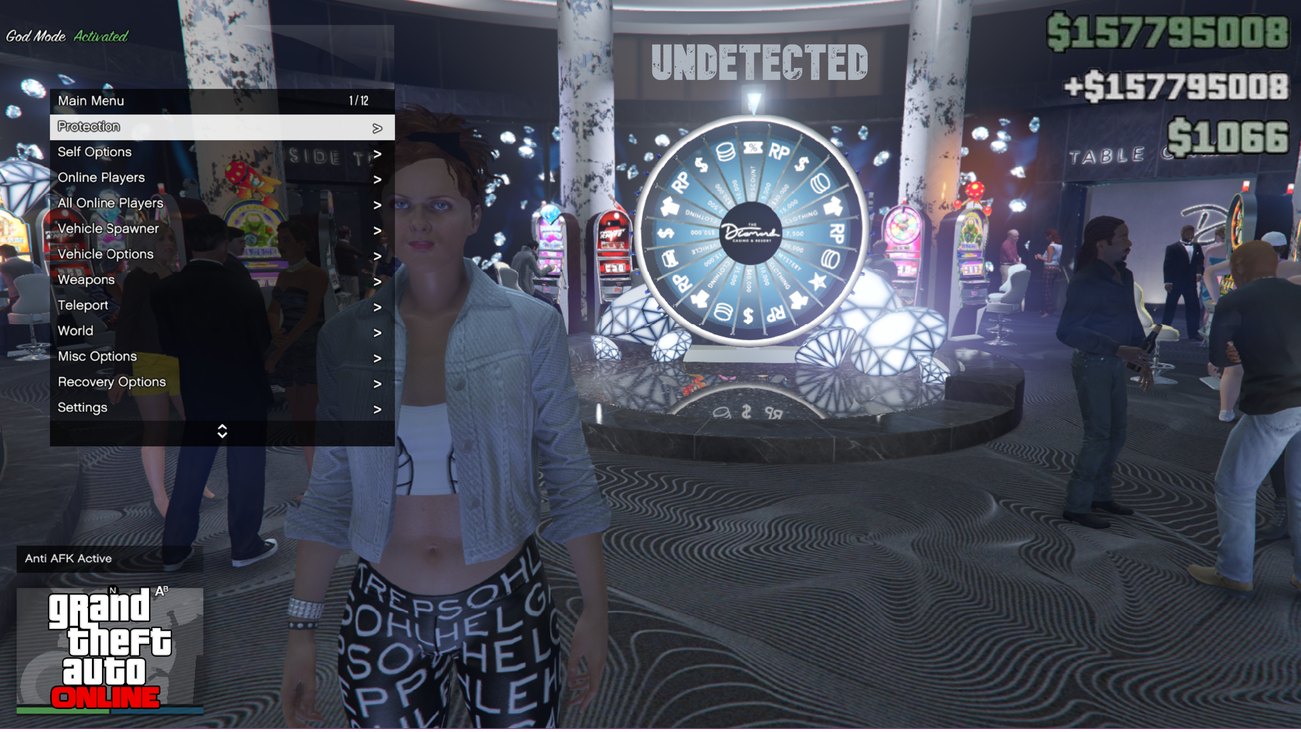
Task: Select Misc Options entry
Action: tap(221, 357)
